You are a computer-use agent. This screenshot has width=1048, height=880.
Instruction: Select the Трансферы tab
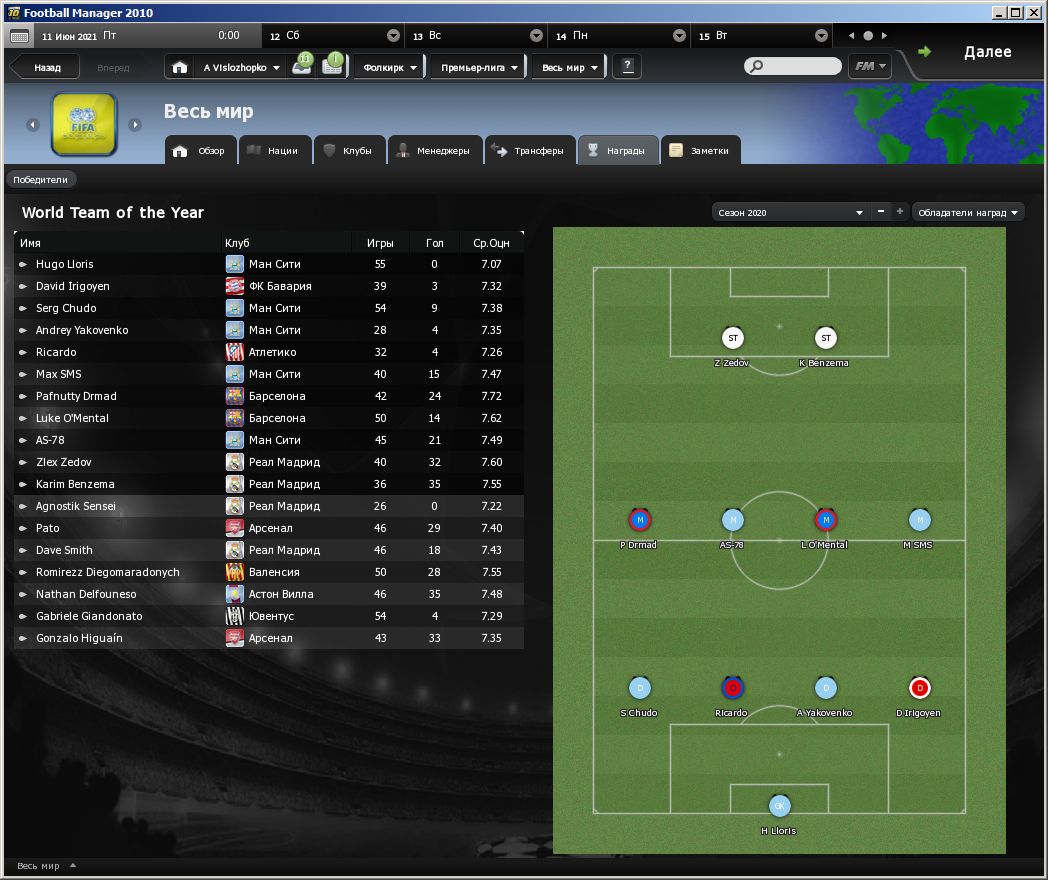[x=529, y=151]
